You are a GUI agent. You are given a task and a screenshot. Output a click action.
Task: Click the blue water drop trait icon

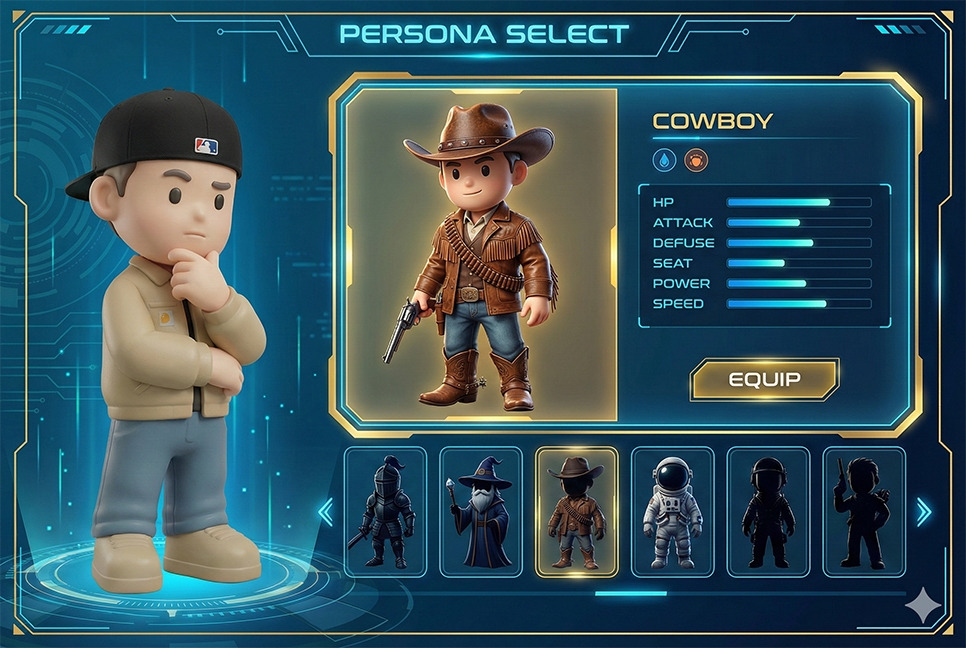(x=663, y=159)
